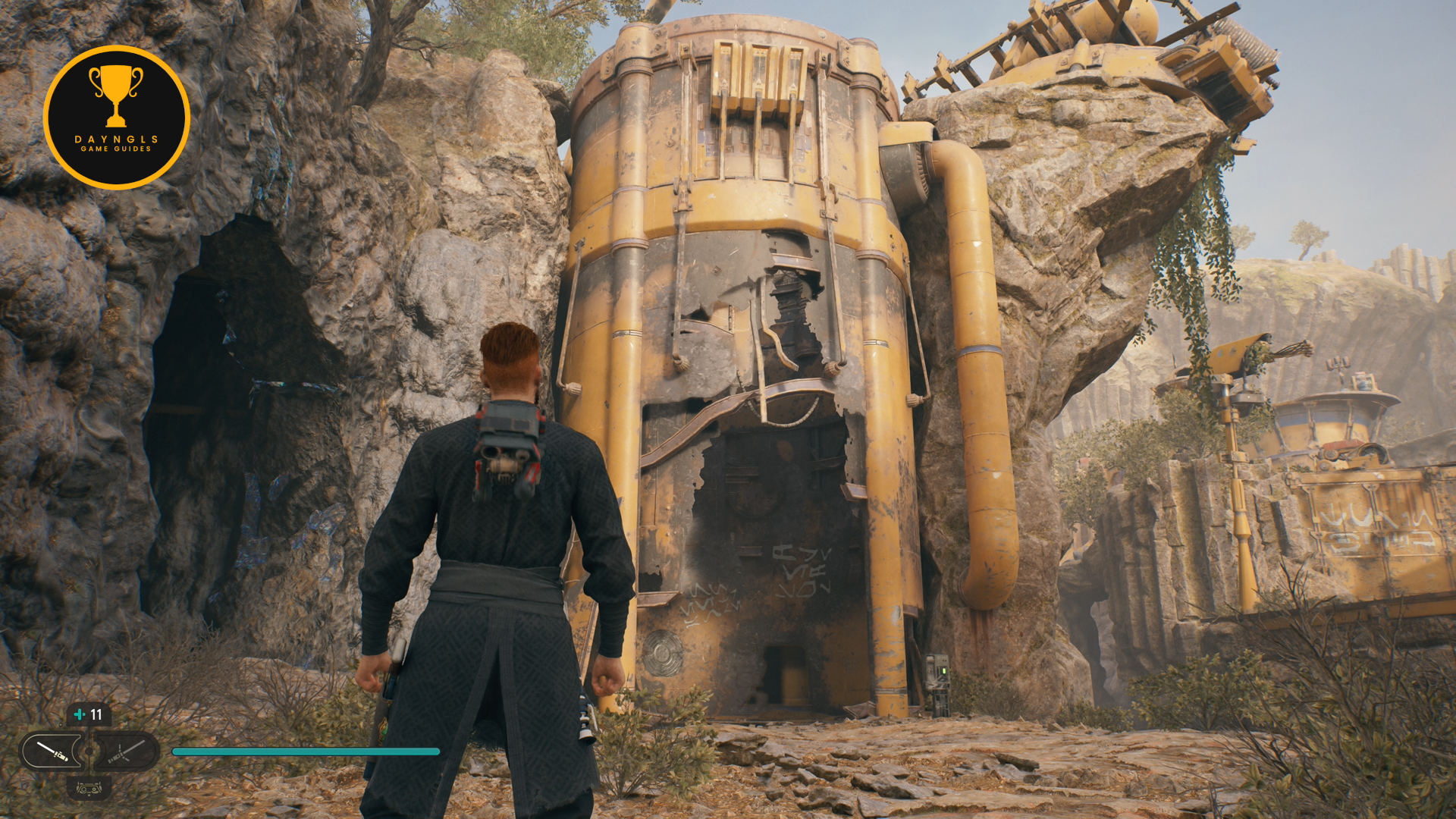The width and height of the screenshot is (1456, 819).
Task: Click the Dayngls Game Guides trophy logo
Action: point(116,117)
